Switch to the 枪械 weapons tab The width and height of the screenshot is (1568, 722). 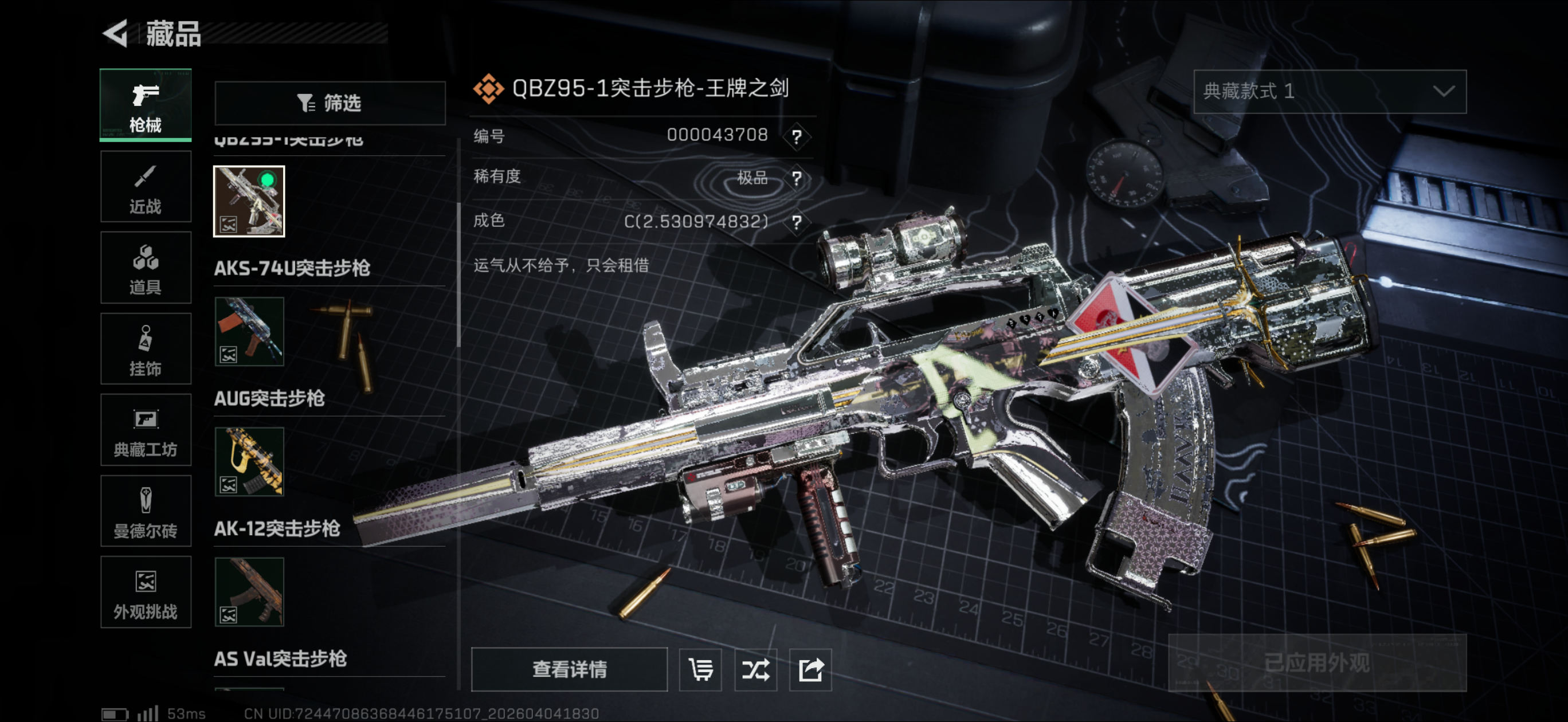pyautogui.click(x=146, y=105)
